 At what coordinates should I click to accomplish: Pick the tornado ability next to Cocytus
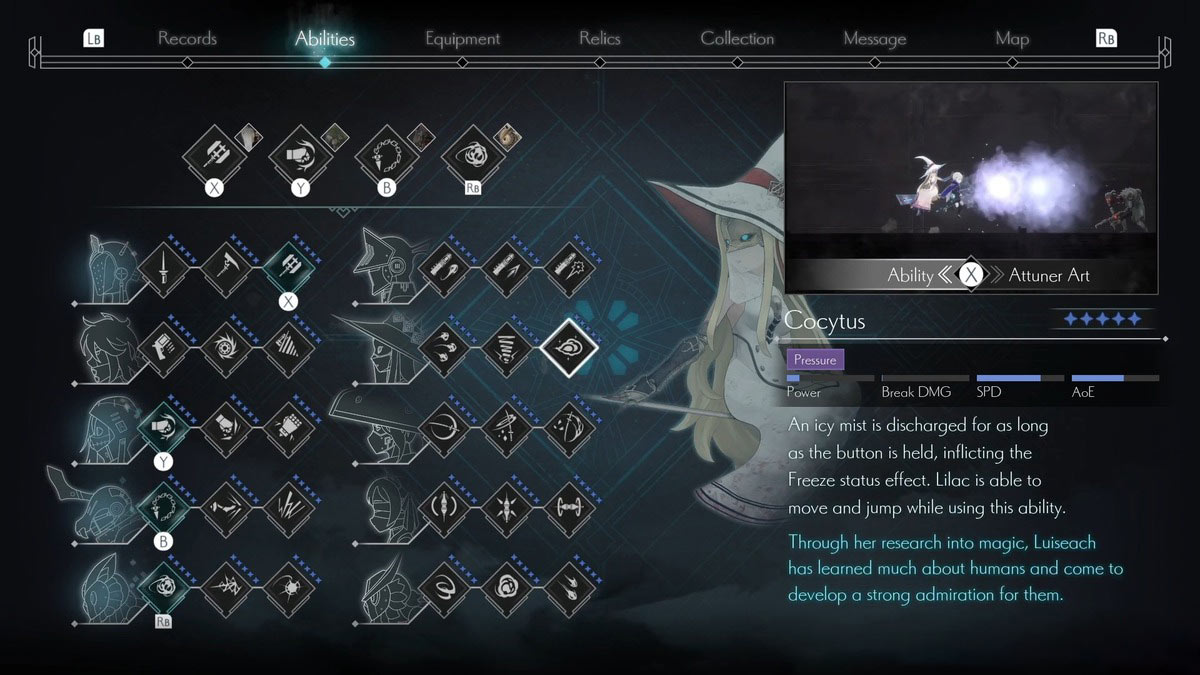507,347
